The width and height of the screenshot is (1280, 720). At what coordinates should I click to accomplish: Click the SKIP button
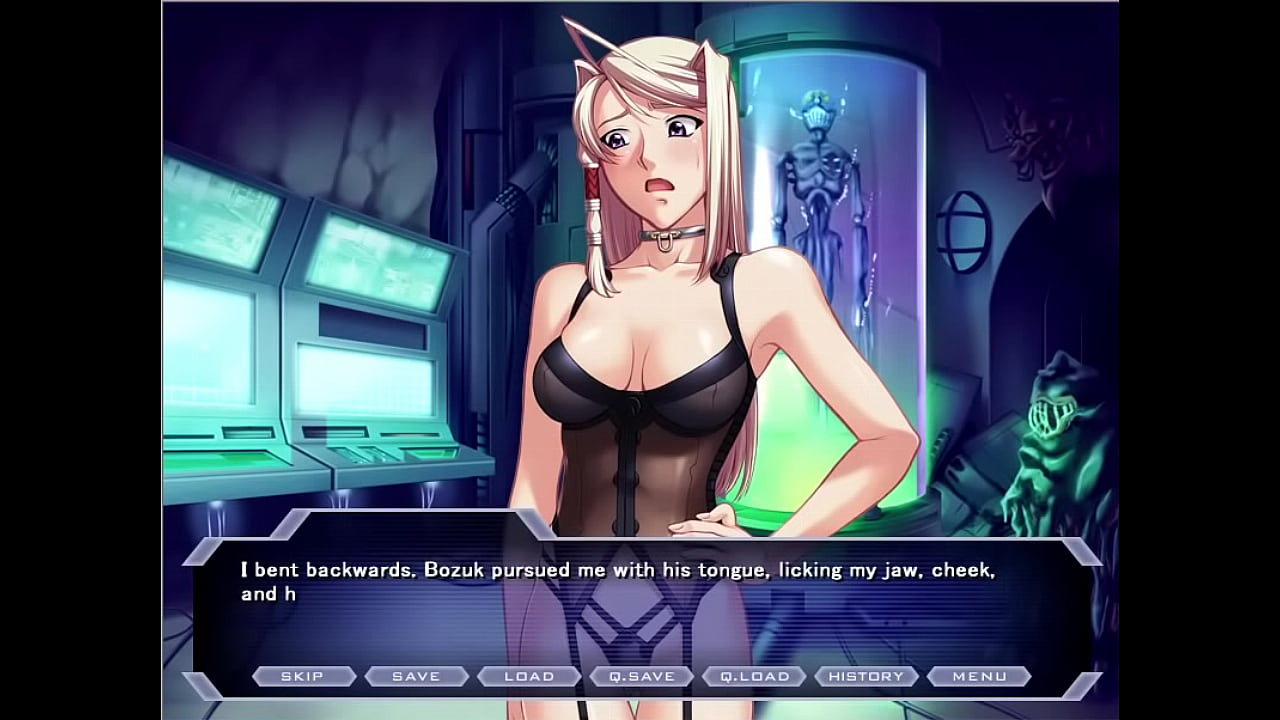click(x=302, y=677)
